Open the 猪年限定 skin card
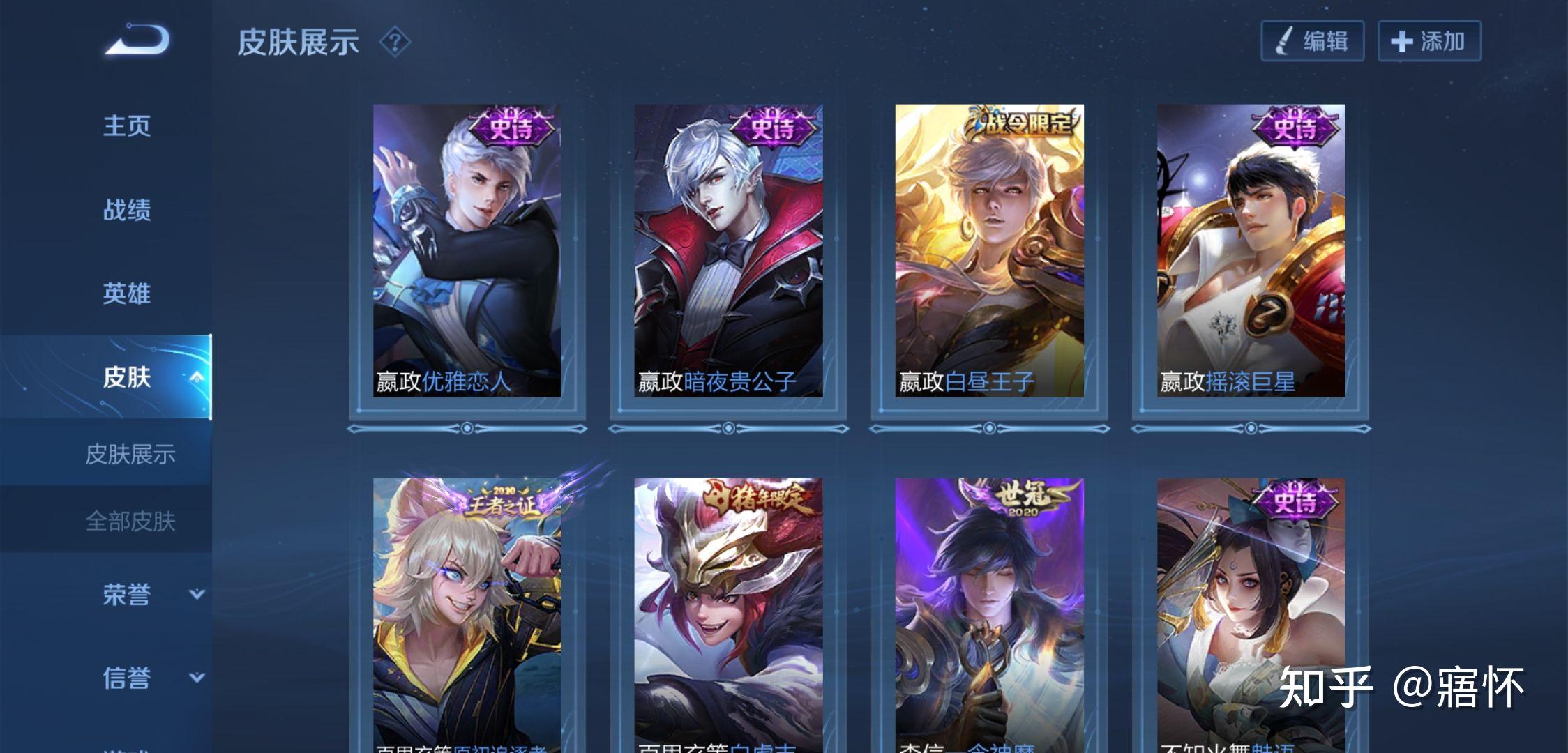Image resolution: width=1568 pixels, height=753 pixels. tap(728, 614)
